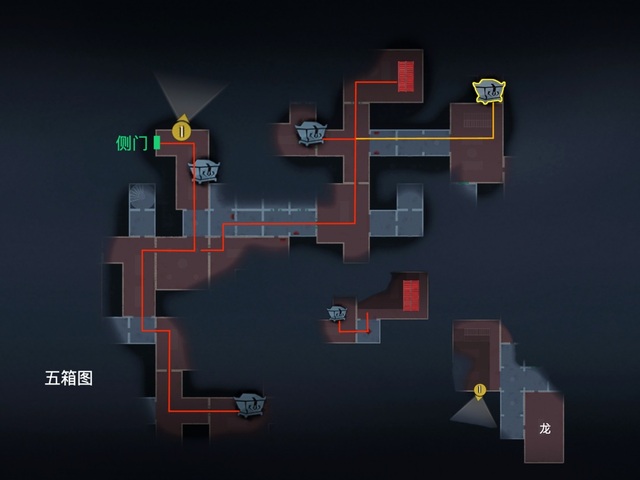
Task: Click the smallest treasure chest marker
Action: click(x=337, y=313)
